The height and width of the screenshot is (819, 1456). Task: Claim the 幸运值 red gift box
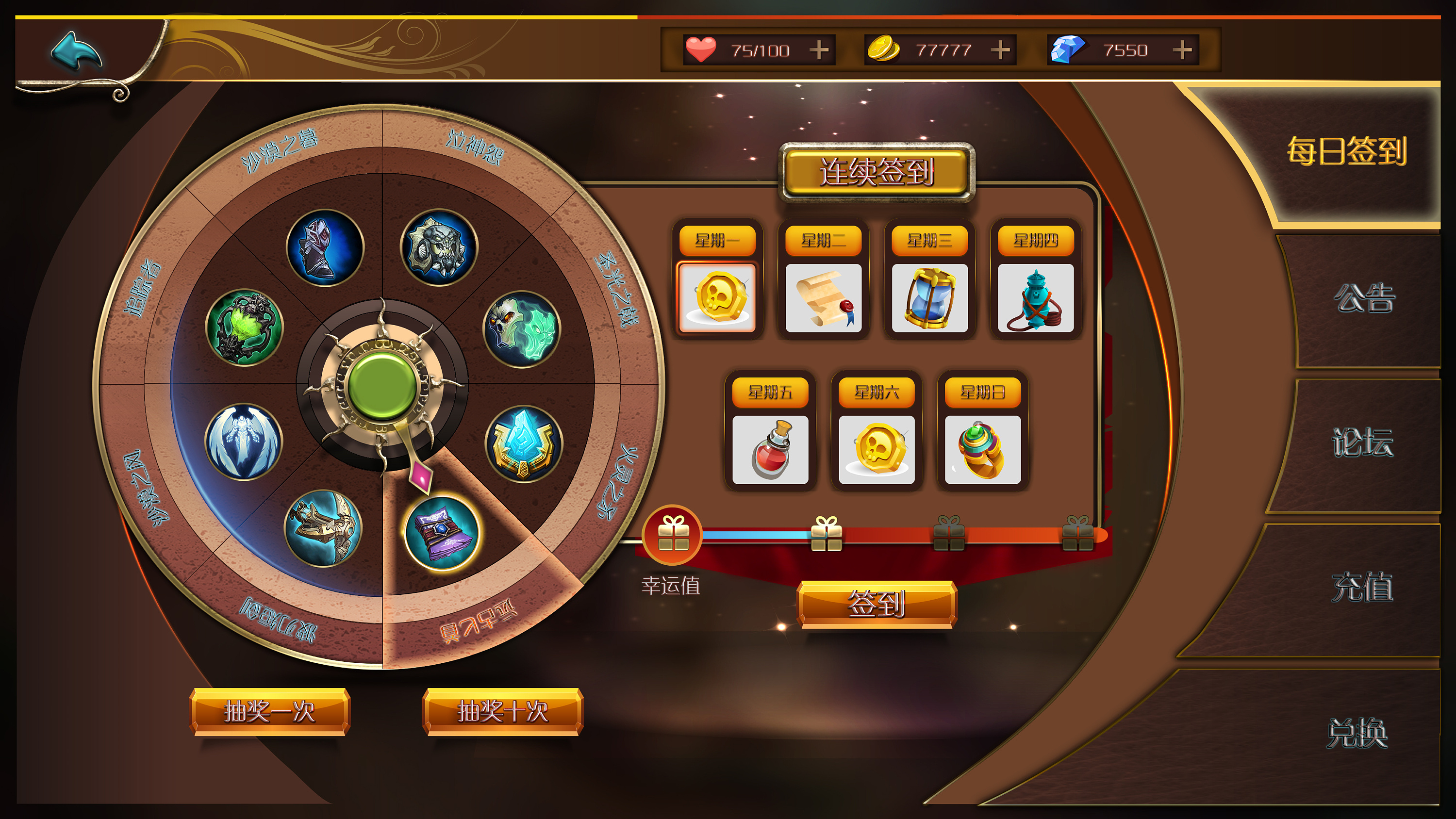point(673,535)
